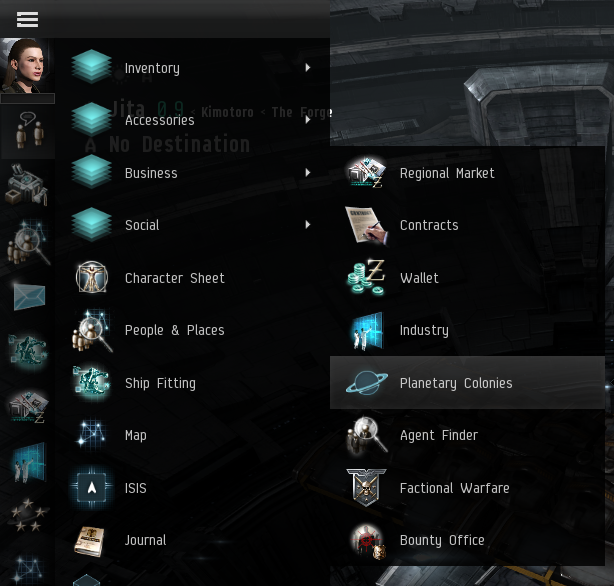Click the character portrait
This screenshot has width=614, height=586.
(x=26, y=66)
